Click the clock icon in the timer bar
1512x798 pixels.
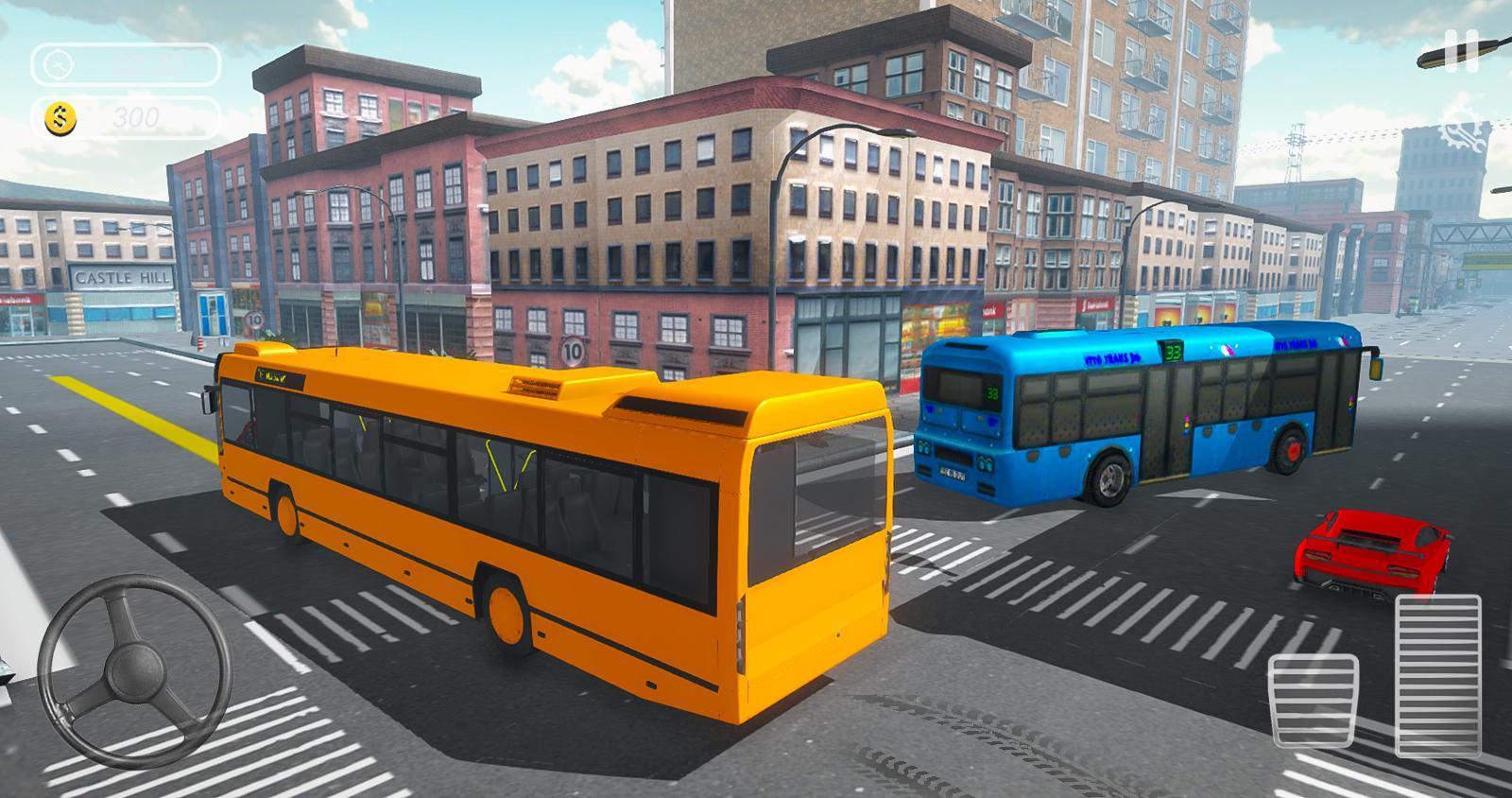(x=59, y=64)
